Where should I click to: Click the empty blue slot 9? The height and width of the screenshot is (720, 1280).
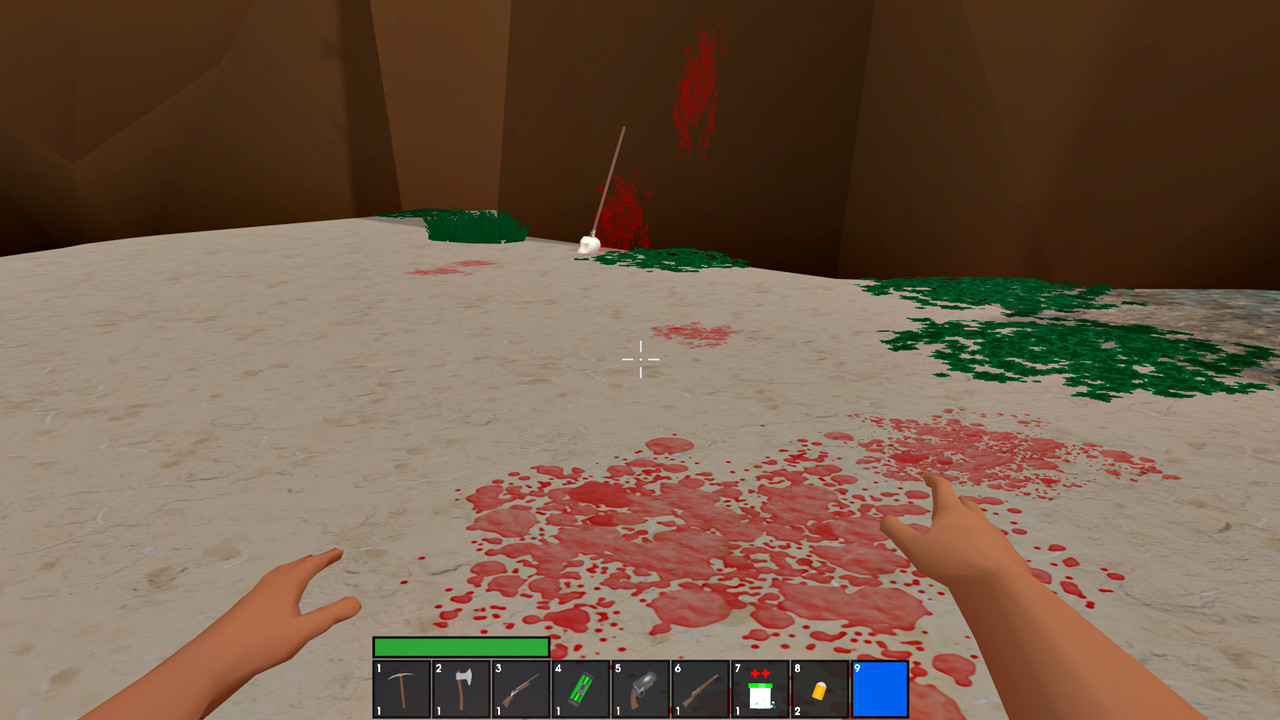(882, 688)
